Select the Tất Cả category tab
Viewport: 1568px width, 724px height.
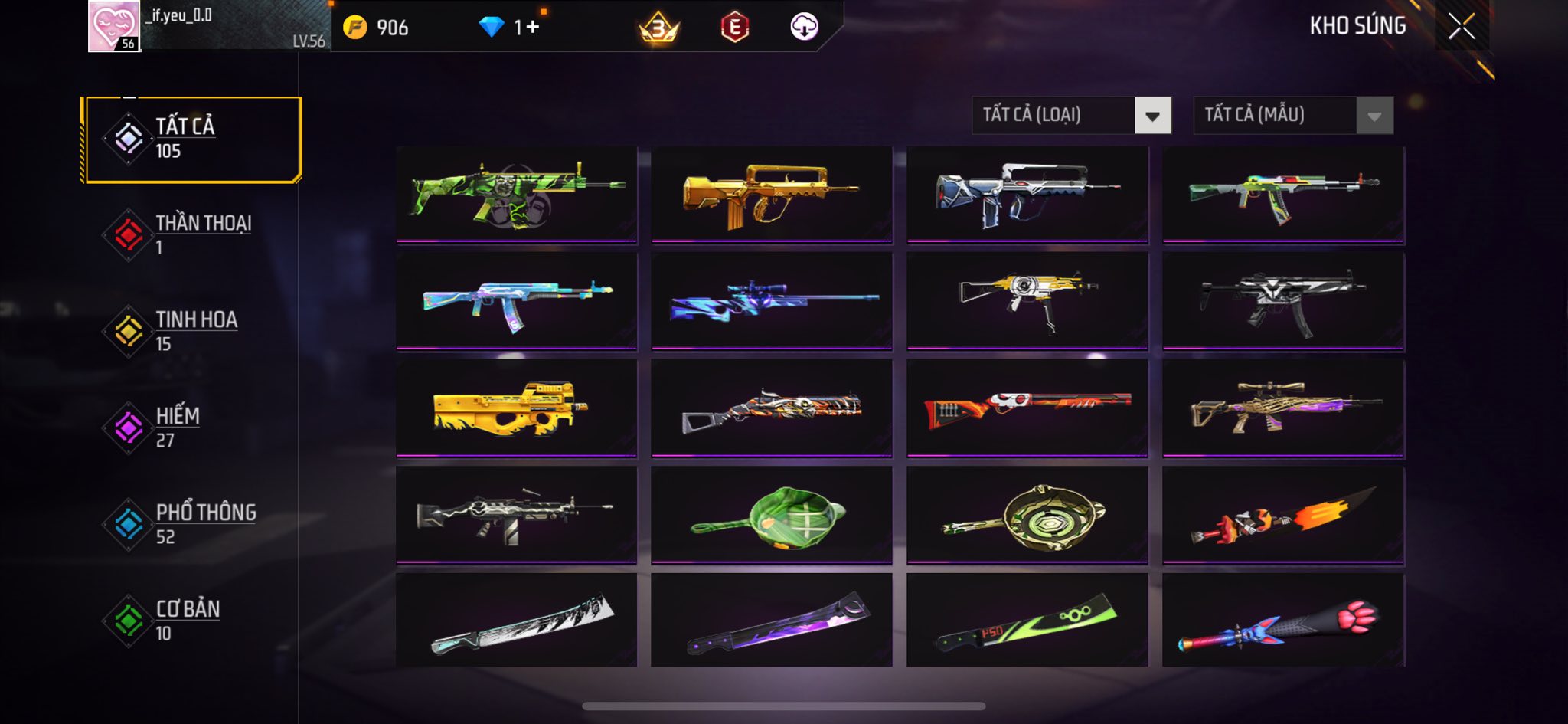(x=191, y=139)
